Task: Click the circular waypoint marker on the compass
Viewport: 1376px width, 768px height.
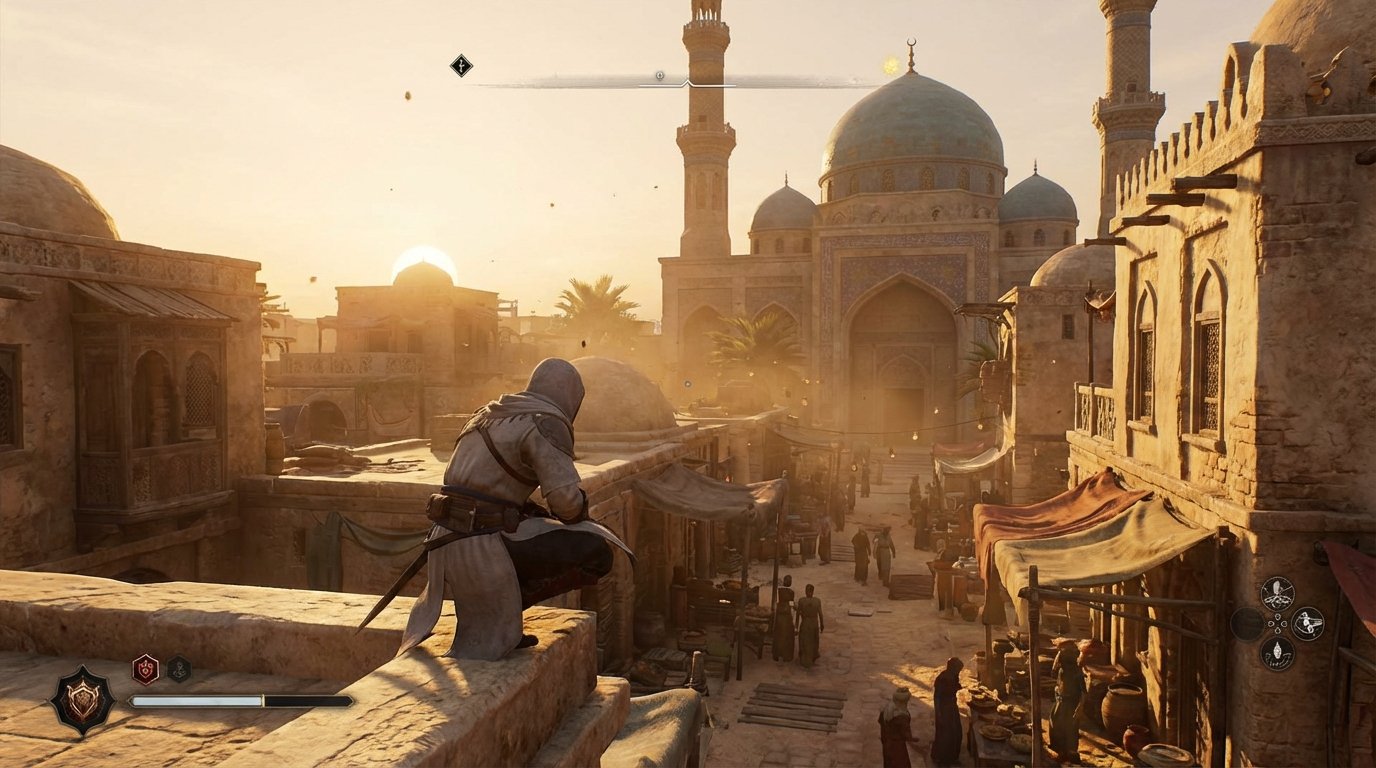Action: click(x=659, y=73)
